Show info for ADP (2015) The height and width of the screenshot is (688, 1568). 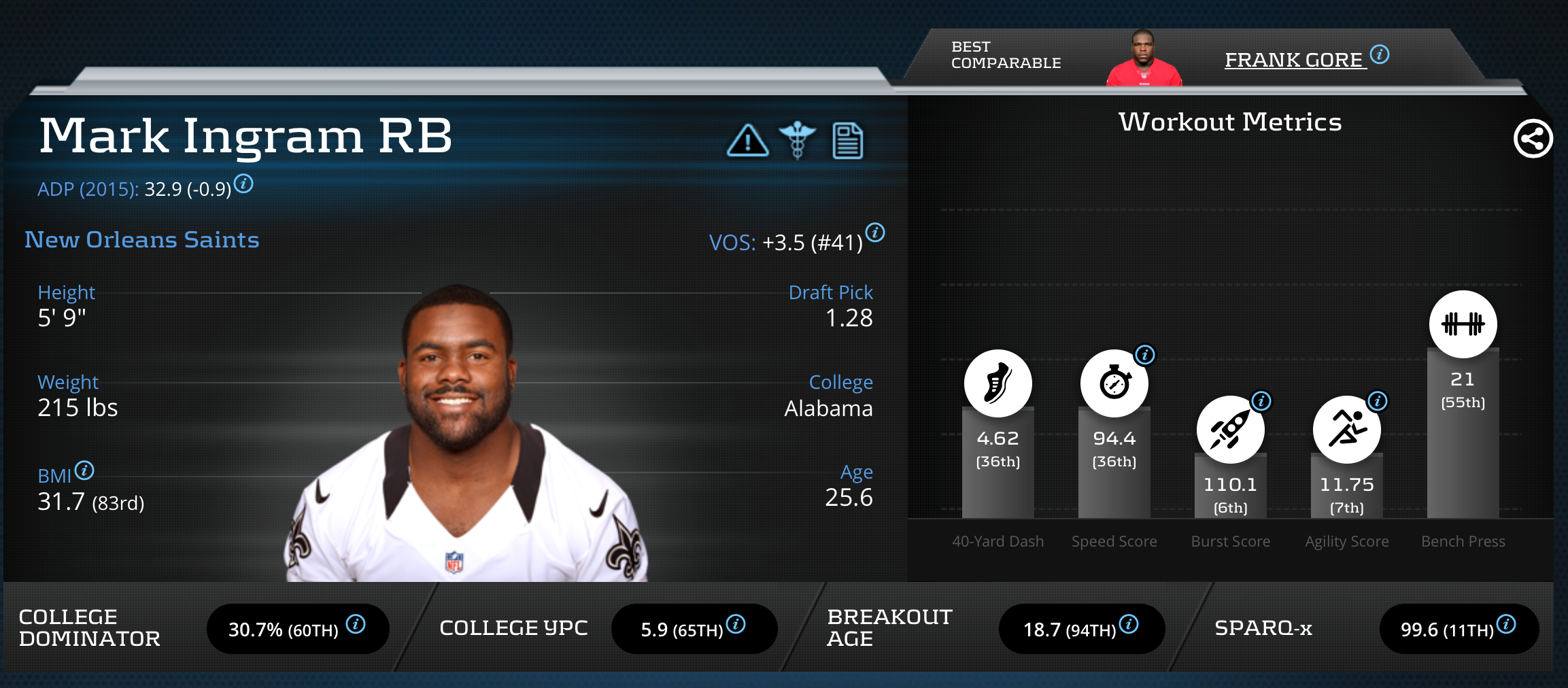pyautogui.click(x=243, y=184)
